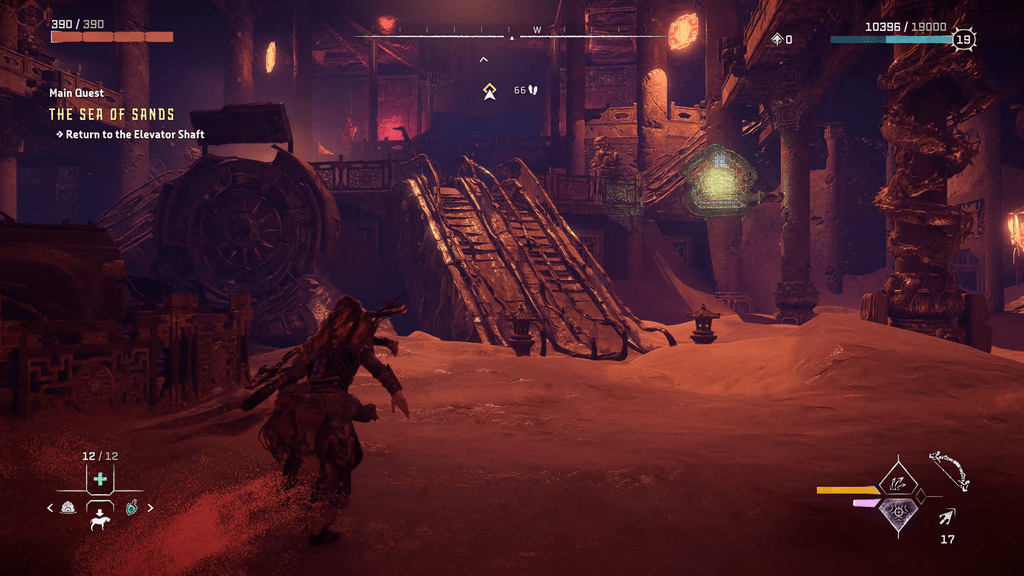This screenshot has width=1024, height=576.
Task: Cycle the tool belt to the previous item
Action: (x=50, y=508)
